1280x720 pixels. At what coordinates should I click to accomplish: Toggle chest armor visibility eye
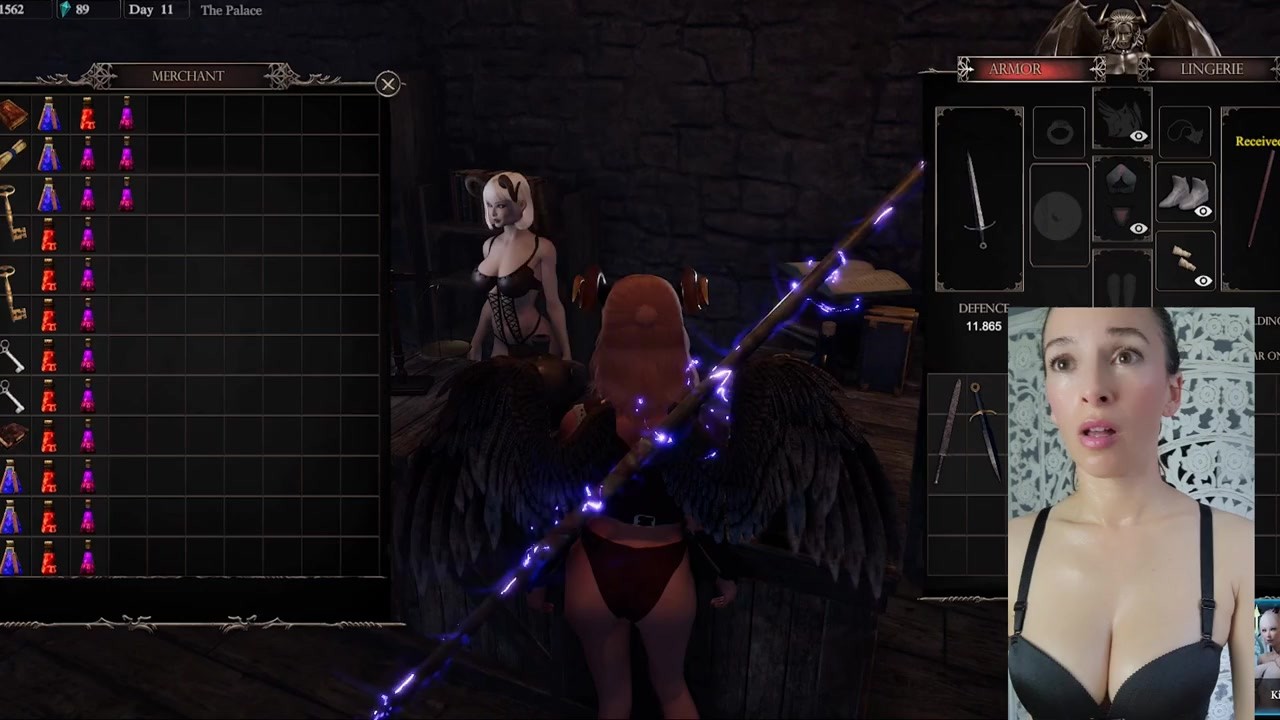(x=1138, y=229)
